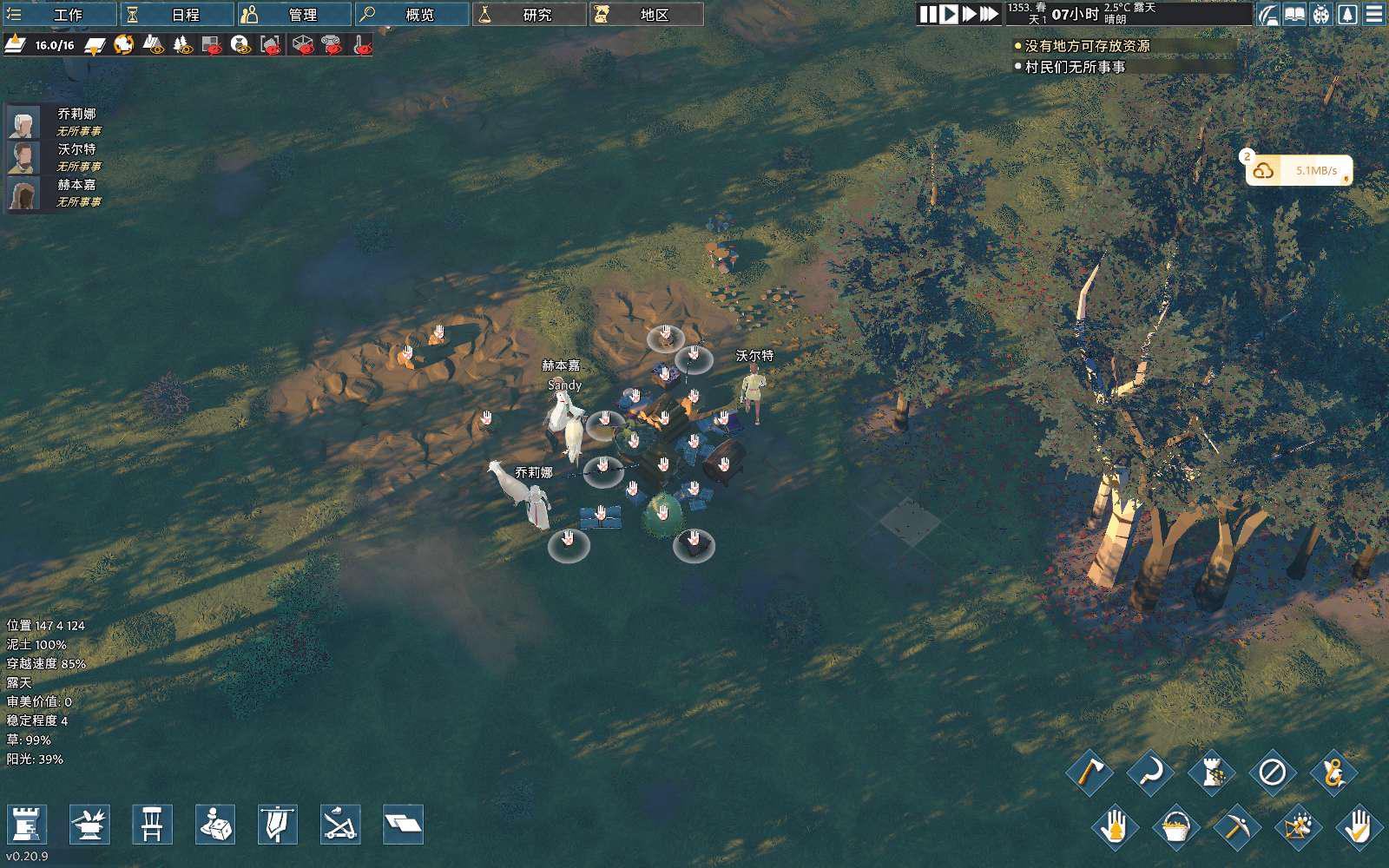Open the open-book almanac icon
This screenshot has height=868, width=1389.
click(1294, 14)
